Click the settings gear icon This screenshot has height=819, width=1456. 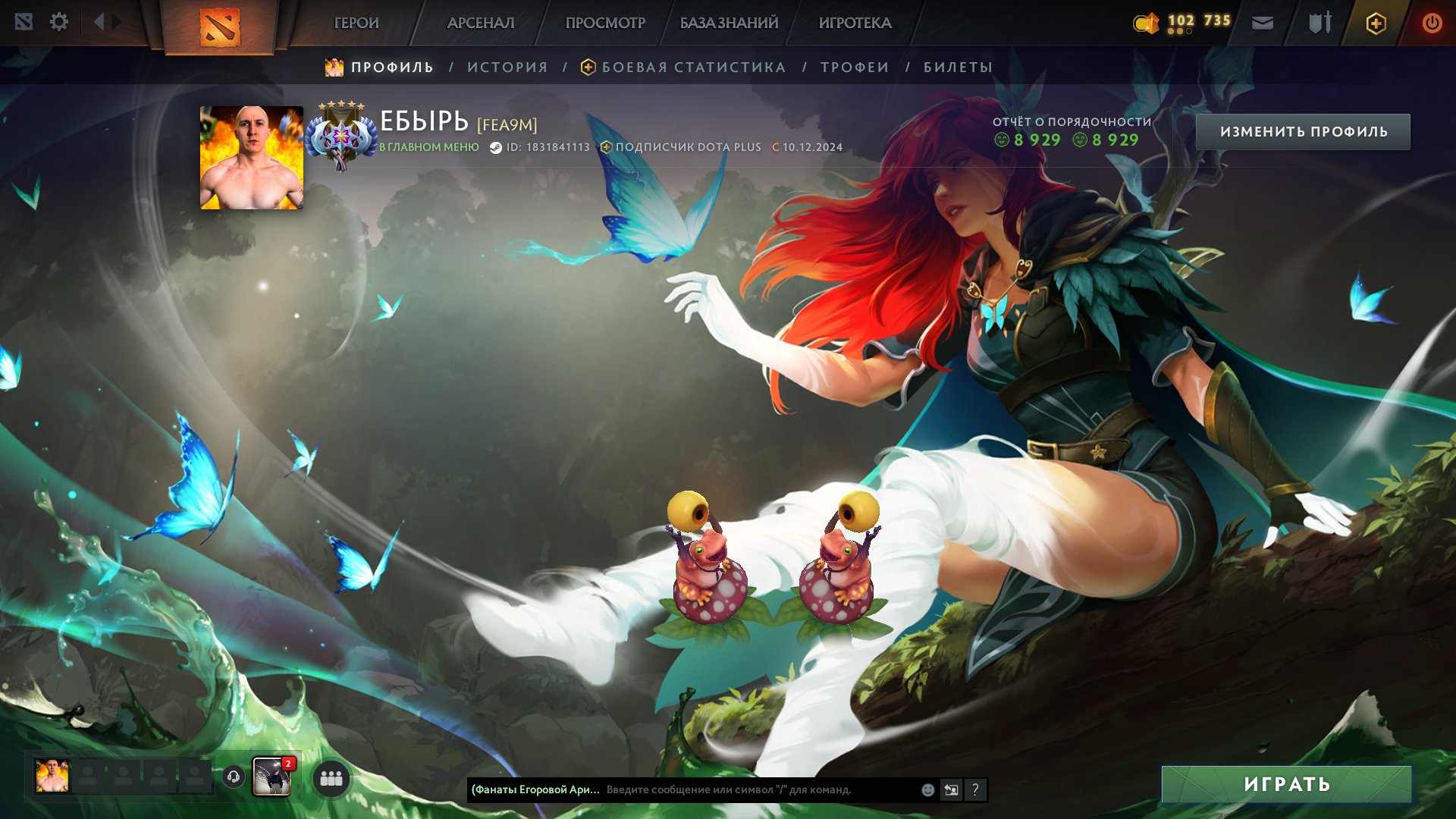[59, 22]
